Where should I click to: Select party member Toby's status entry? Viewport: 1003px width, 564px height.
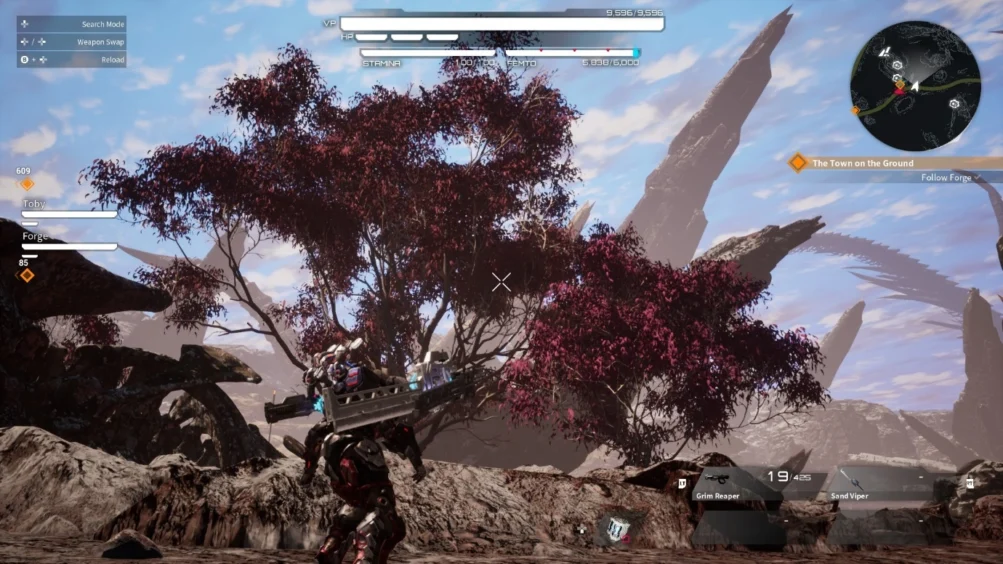[x=68, y=208]
